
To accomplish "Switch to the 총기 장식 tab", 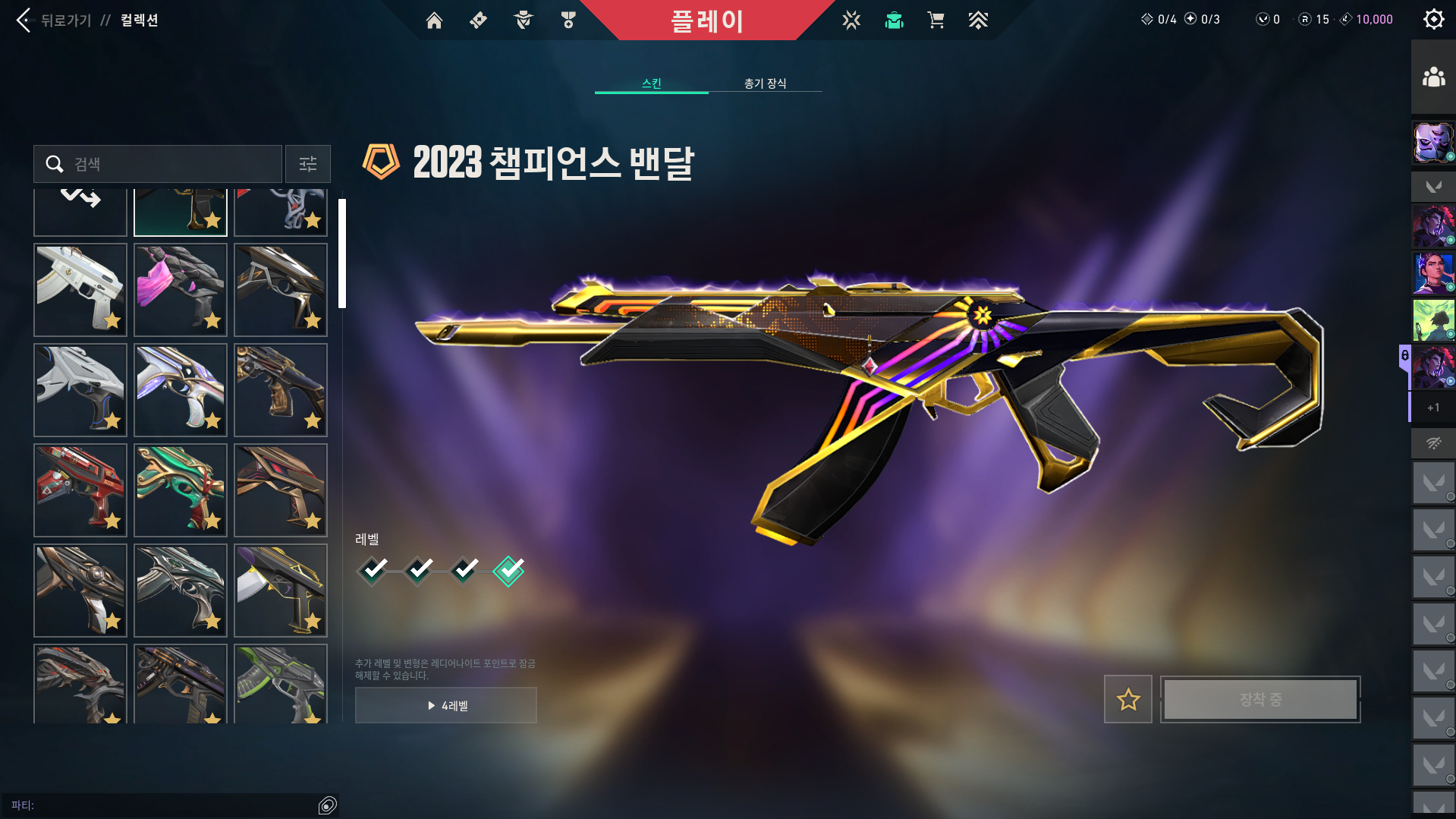I will point(766,83).
